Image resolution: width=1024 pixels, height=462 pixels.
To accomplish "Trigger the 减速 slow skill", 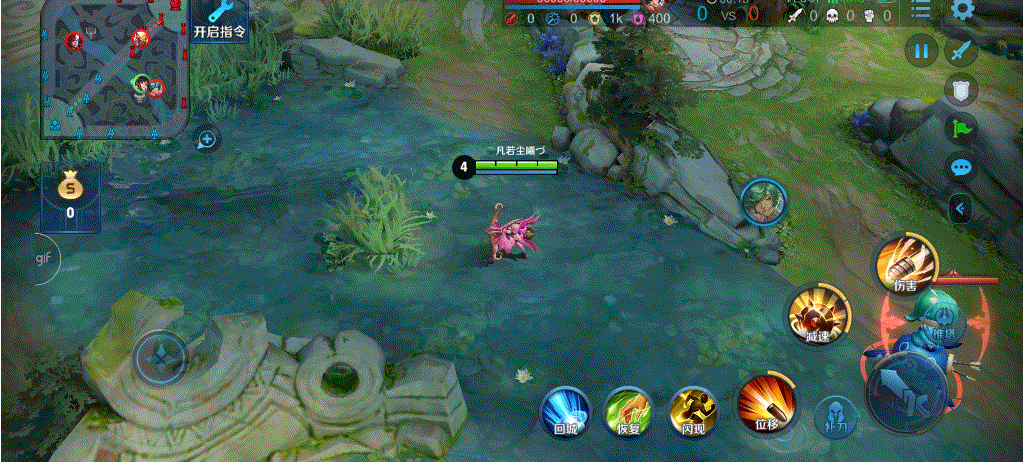I will [x=819, y=317].
